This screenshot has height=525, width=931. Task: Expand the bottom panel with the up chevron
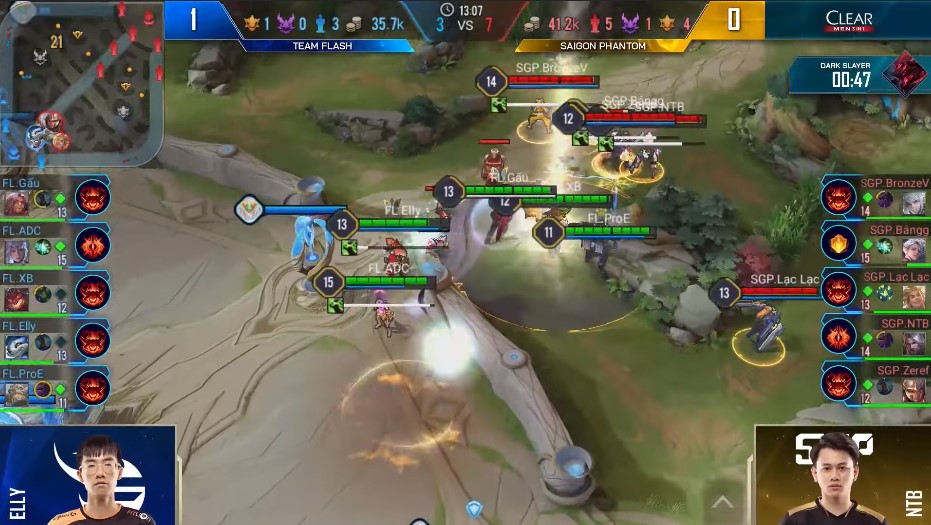pos(722,502)
